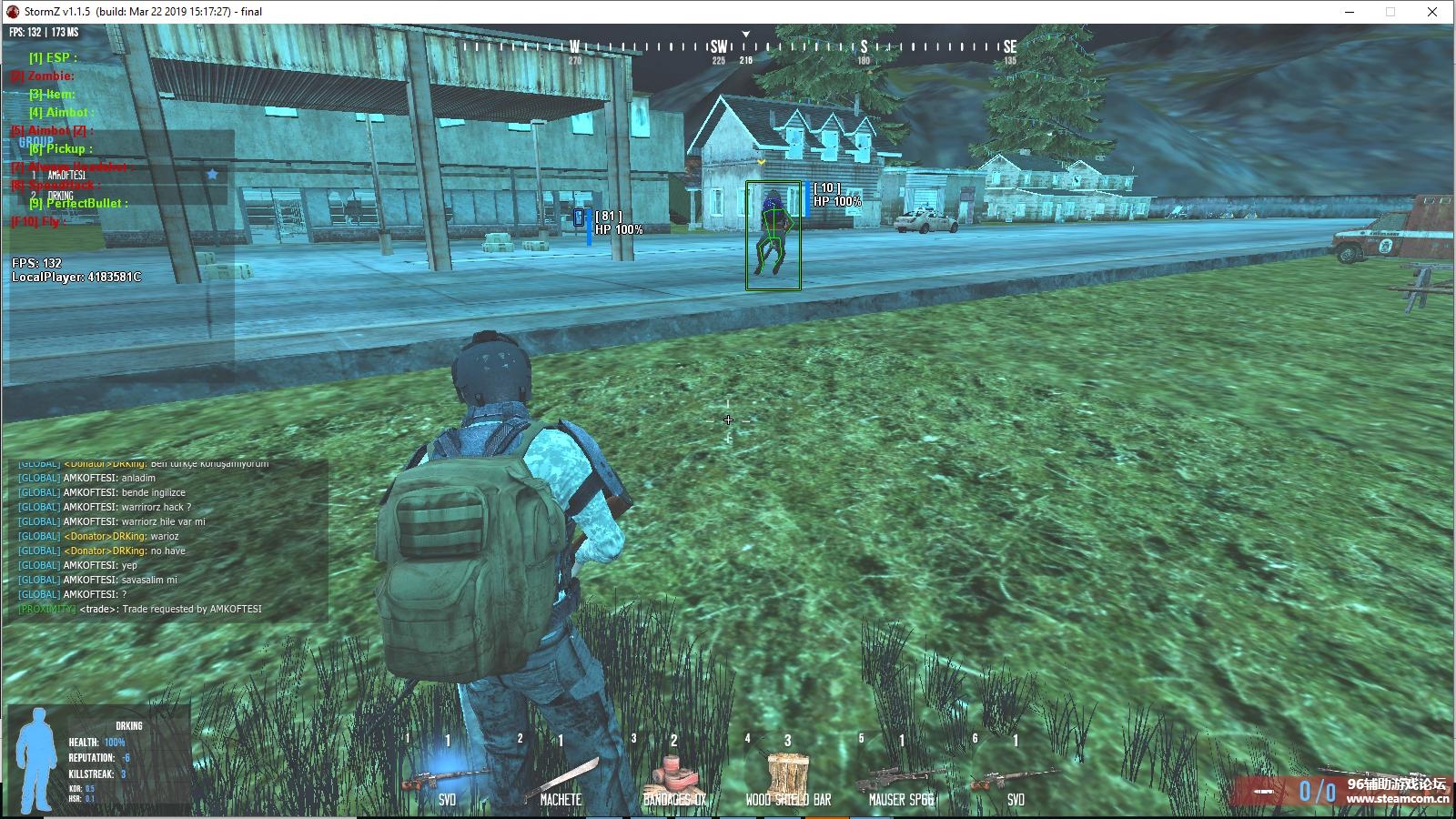Screen dimensions: 1456x819
Task: Click the StormZ icon in the title bar
Action: pos(11,12)
